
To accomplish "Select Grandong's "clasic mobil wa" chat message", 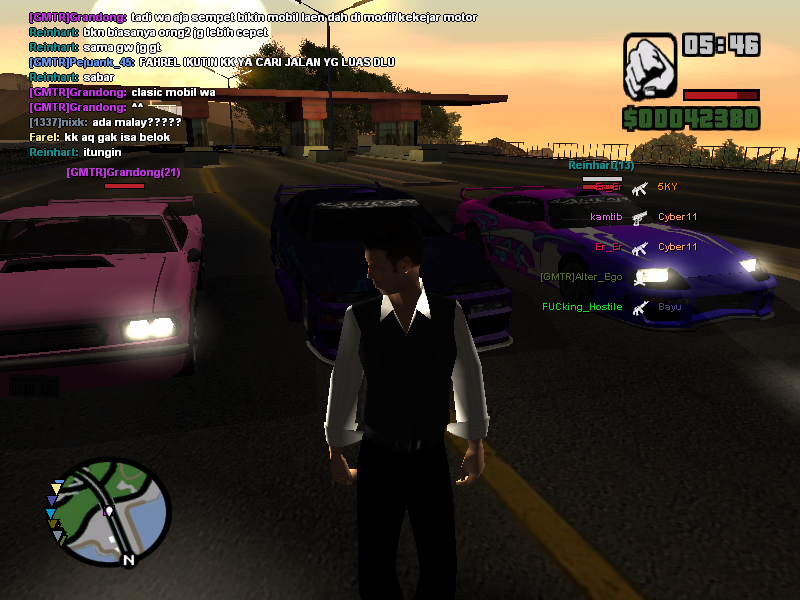I will pyautogui.click(x=122, y=92).
